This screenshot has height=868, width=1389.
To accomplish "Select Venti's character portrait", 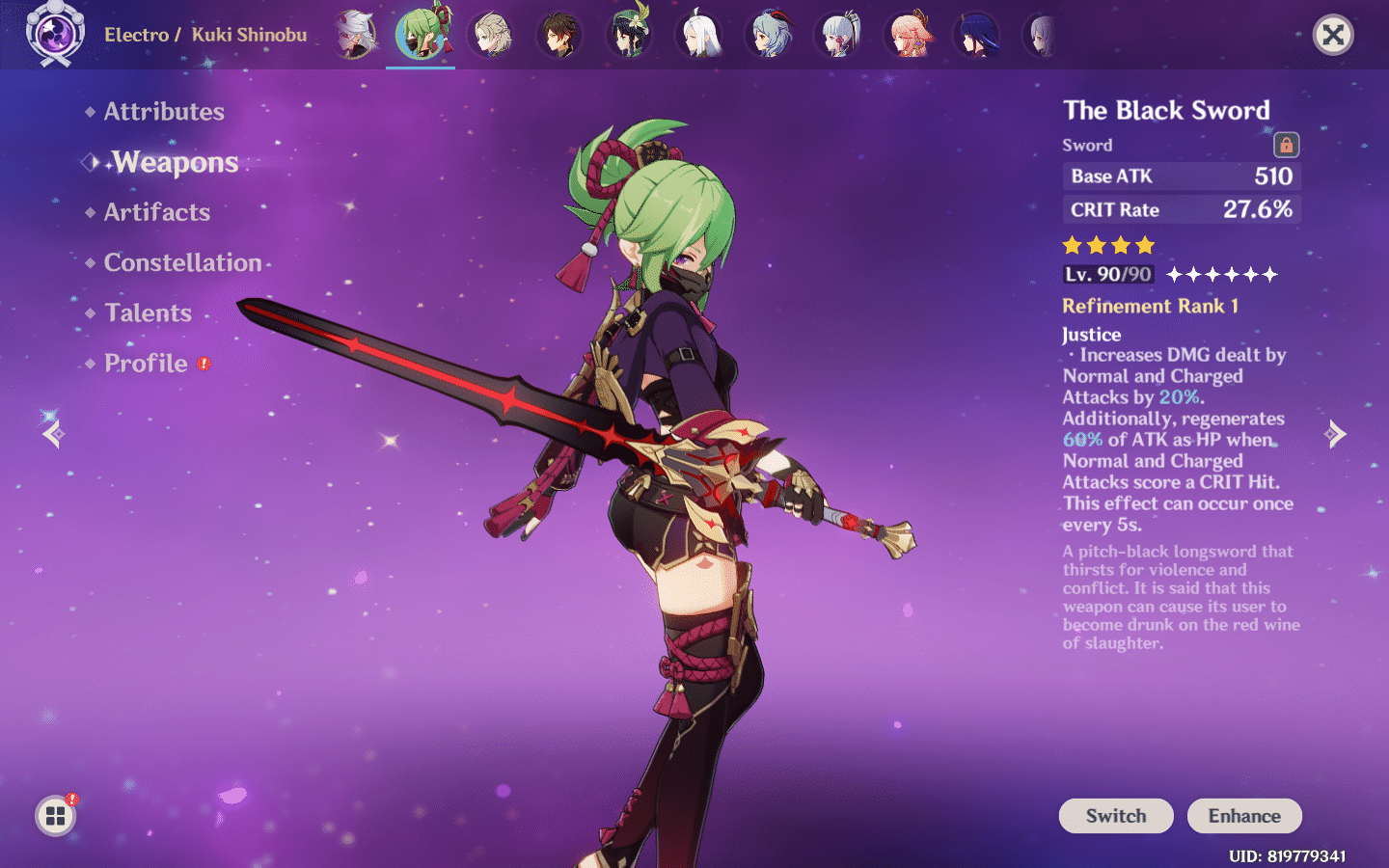I will coord(628,35).
